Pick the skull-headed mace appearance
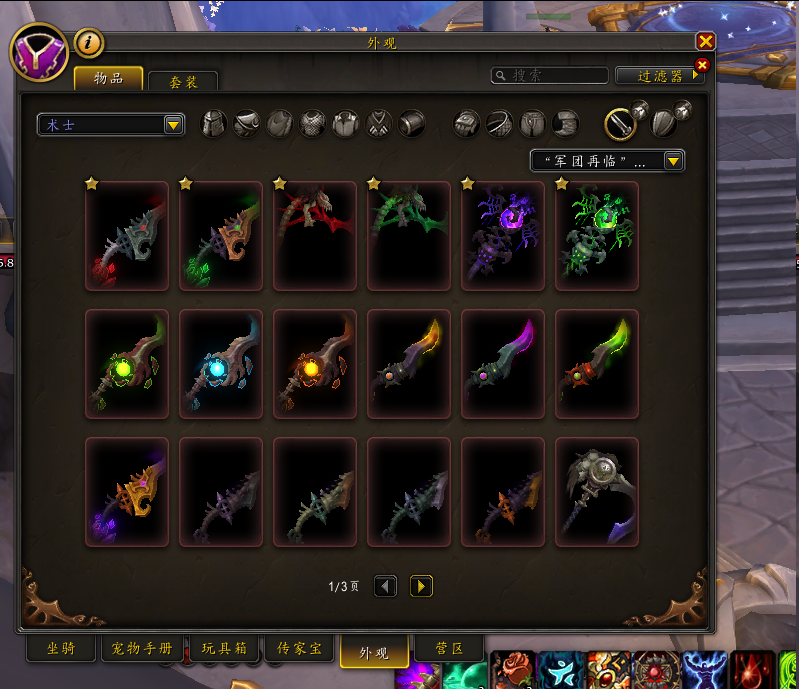The image size is (799, 689). (x=596, y=492)
